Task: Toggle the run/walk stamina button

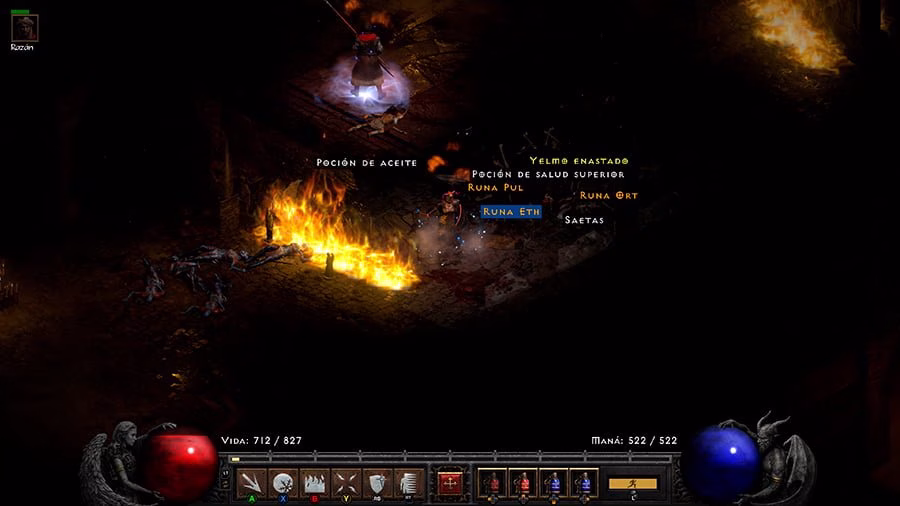Action: coord(633,484)
